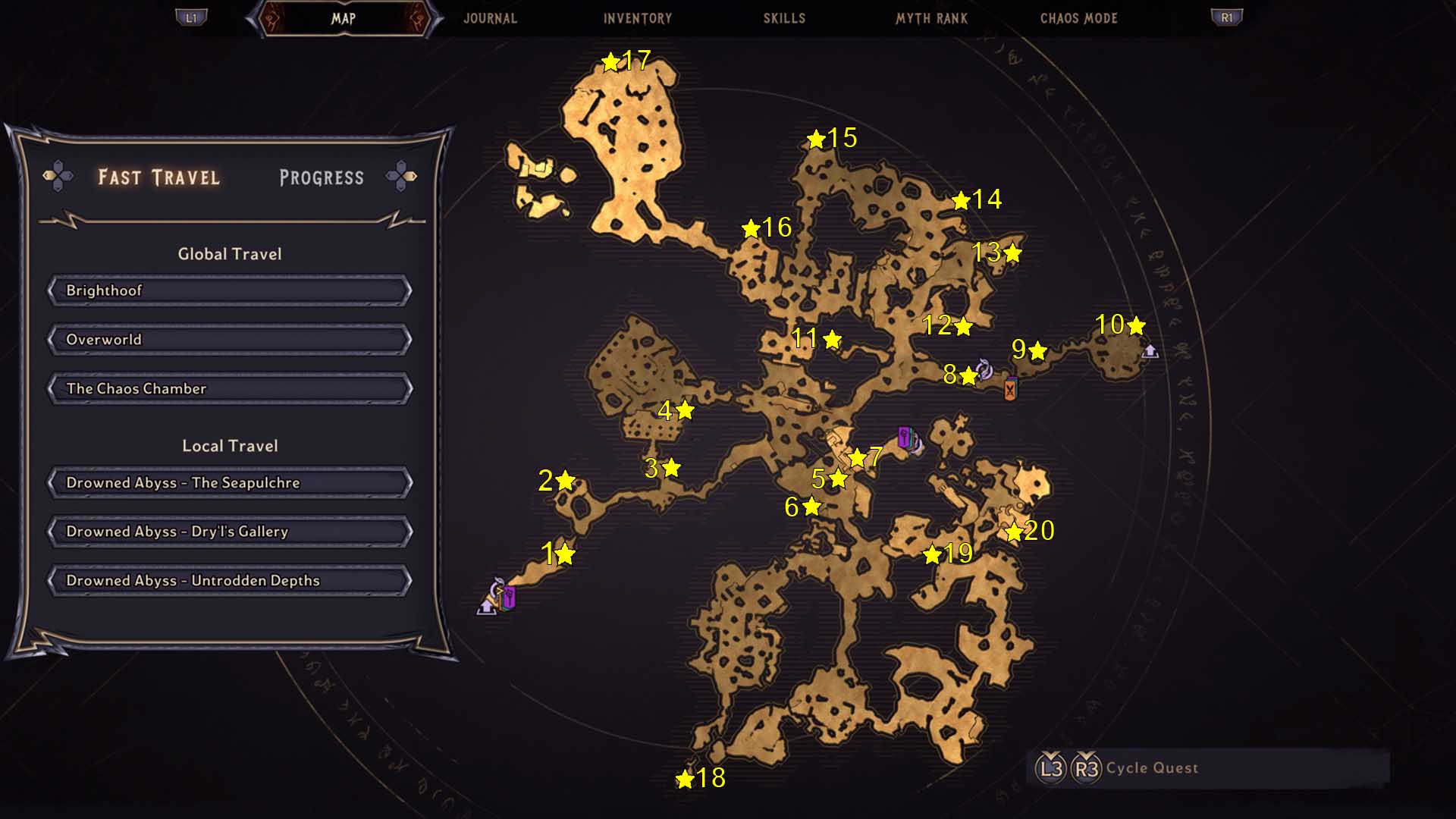Click the orange vending machine map marker
Screen dimensions: 1456x819
1010,389
